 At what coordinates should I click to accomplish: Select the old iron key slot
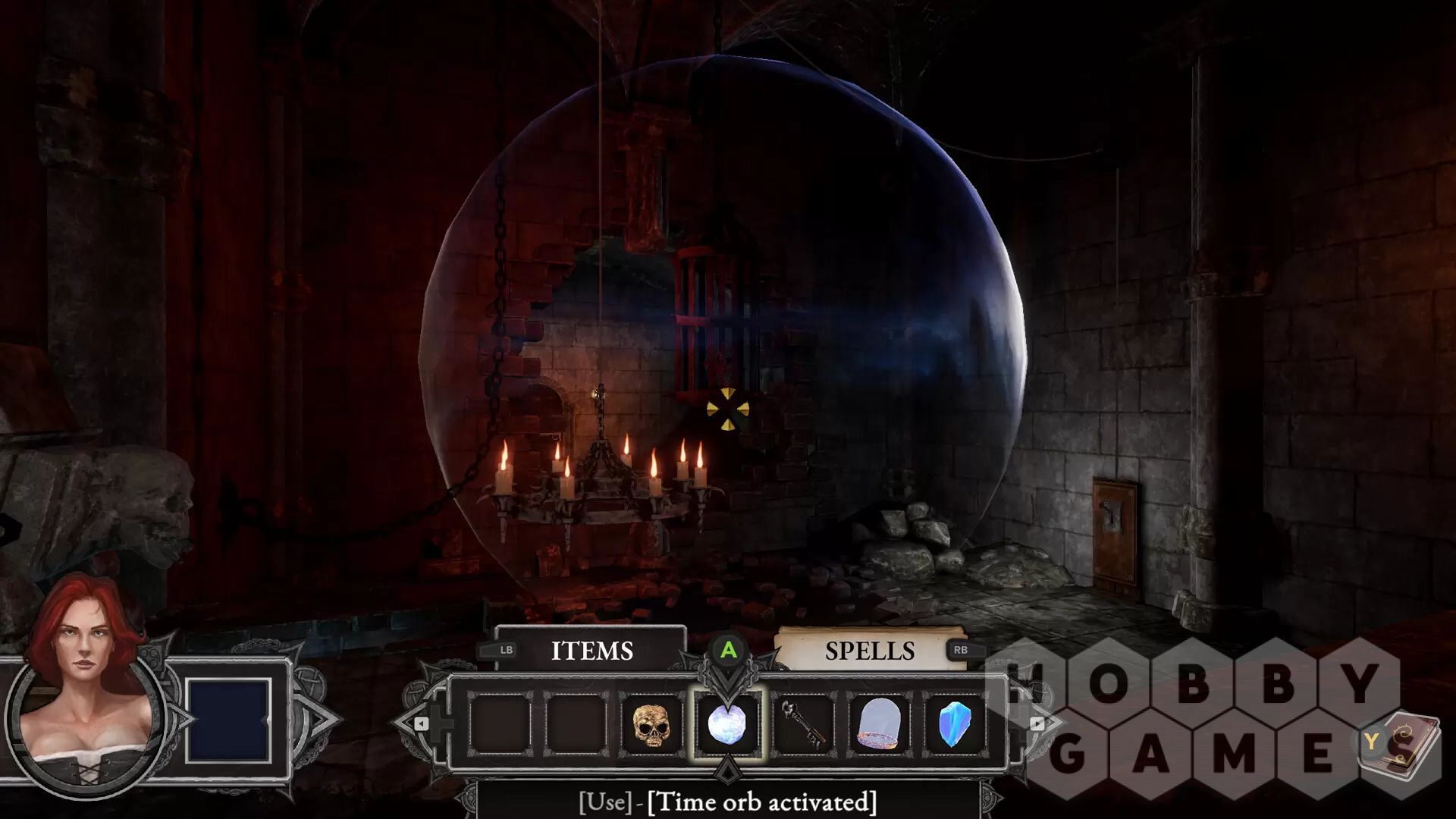[803, 725]
